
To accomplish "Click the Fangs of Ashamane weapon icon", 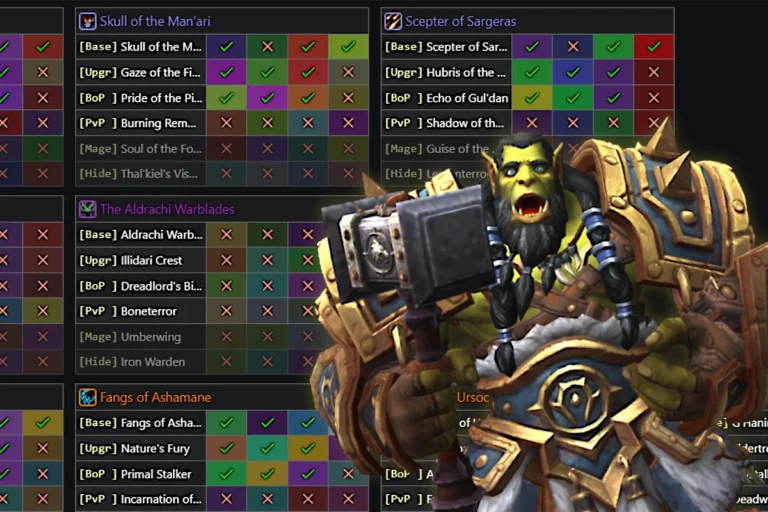I will (x=88, y=397).
